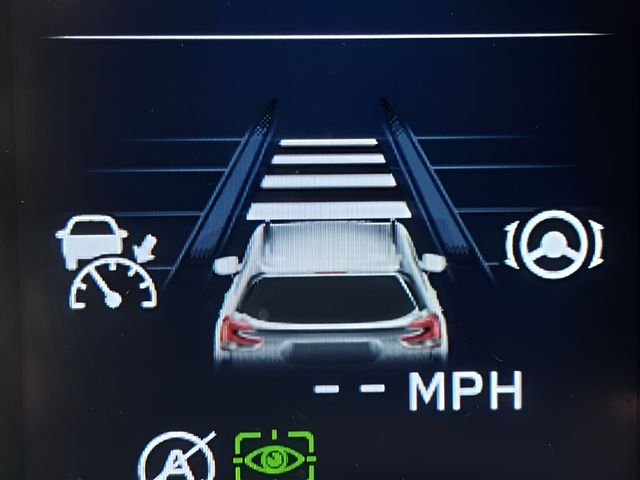Select the adaptive cruise control icon
Viewport: 640px width, 480px height.
click(x=104, y=263)
